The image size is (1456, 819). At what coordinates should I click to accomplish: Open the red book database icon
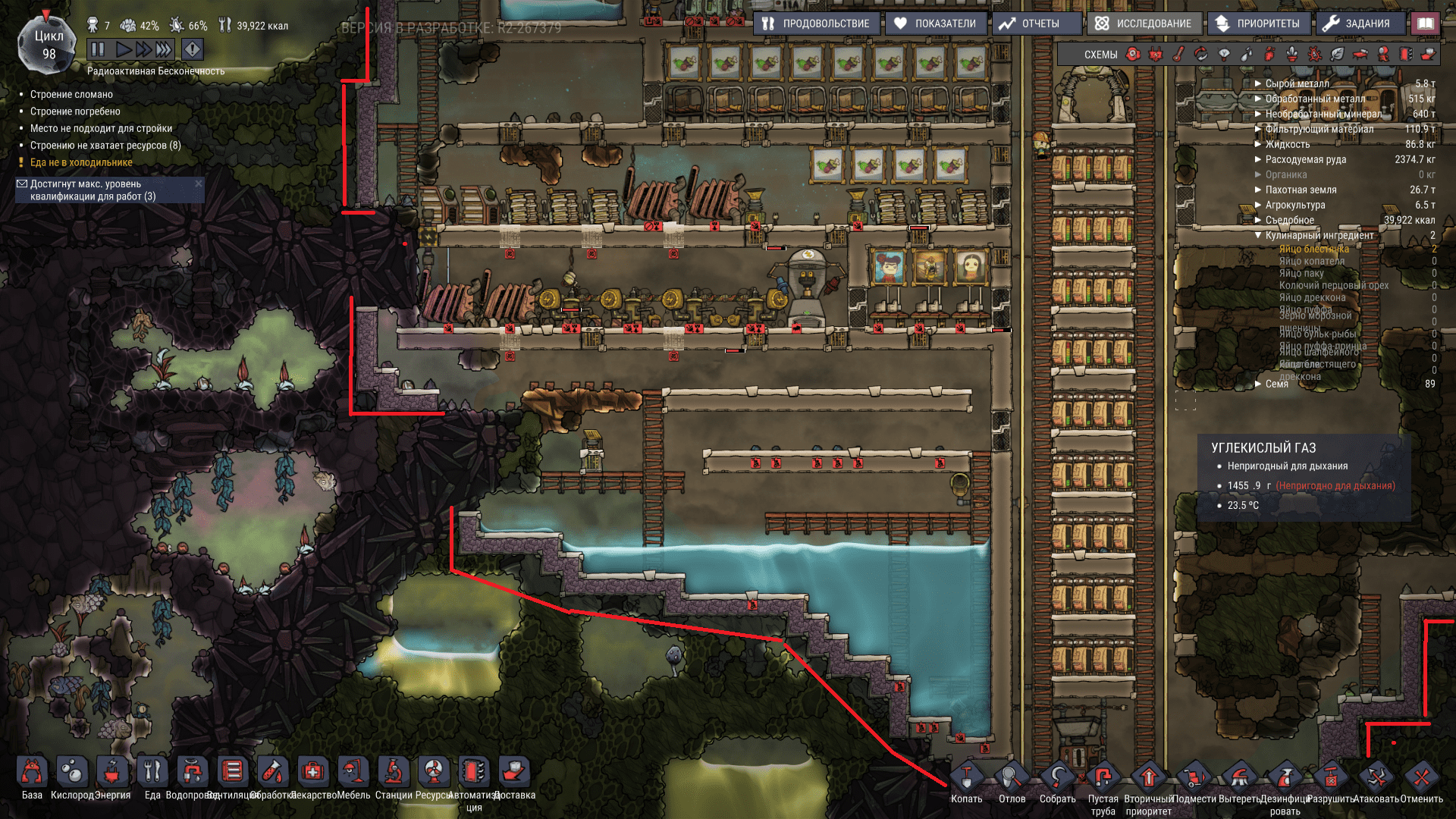tap(1426, 24)
